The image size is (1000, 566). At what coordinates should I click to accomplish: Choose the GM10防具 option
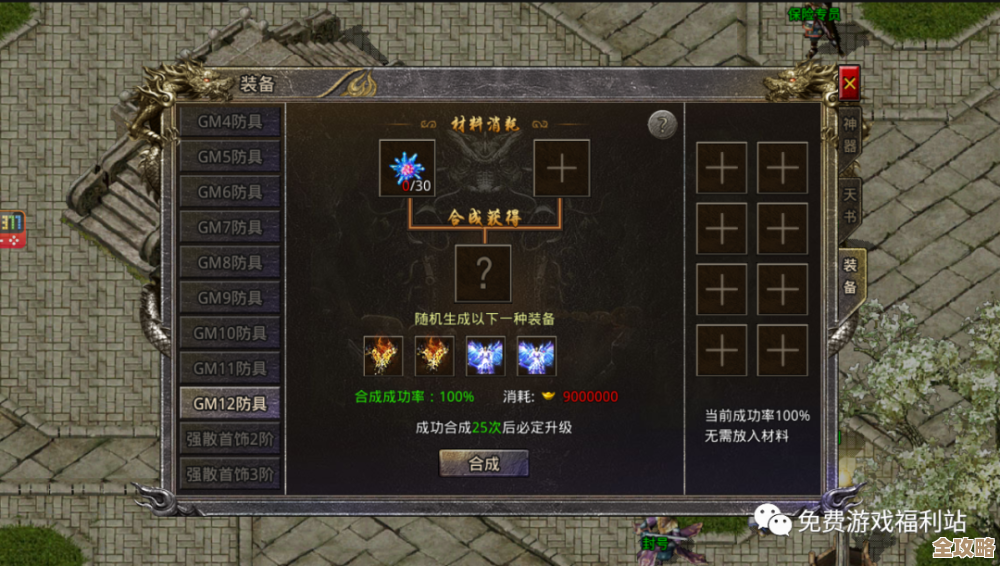click(x=229, y=333)
